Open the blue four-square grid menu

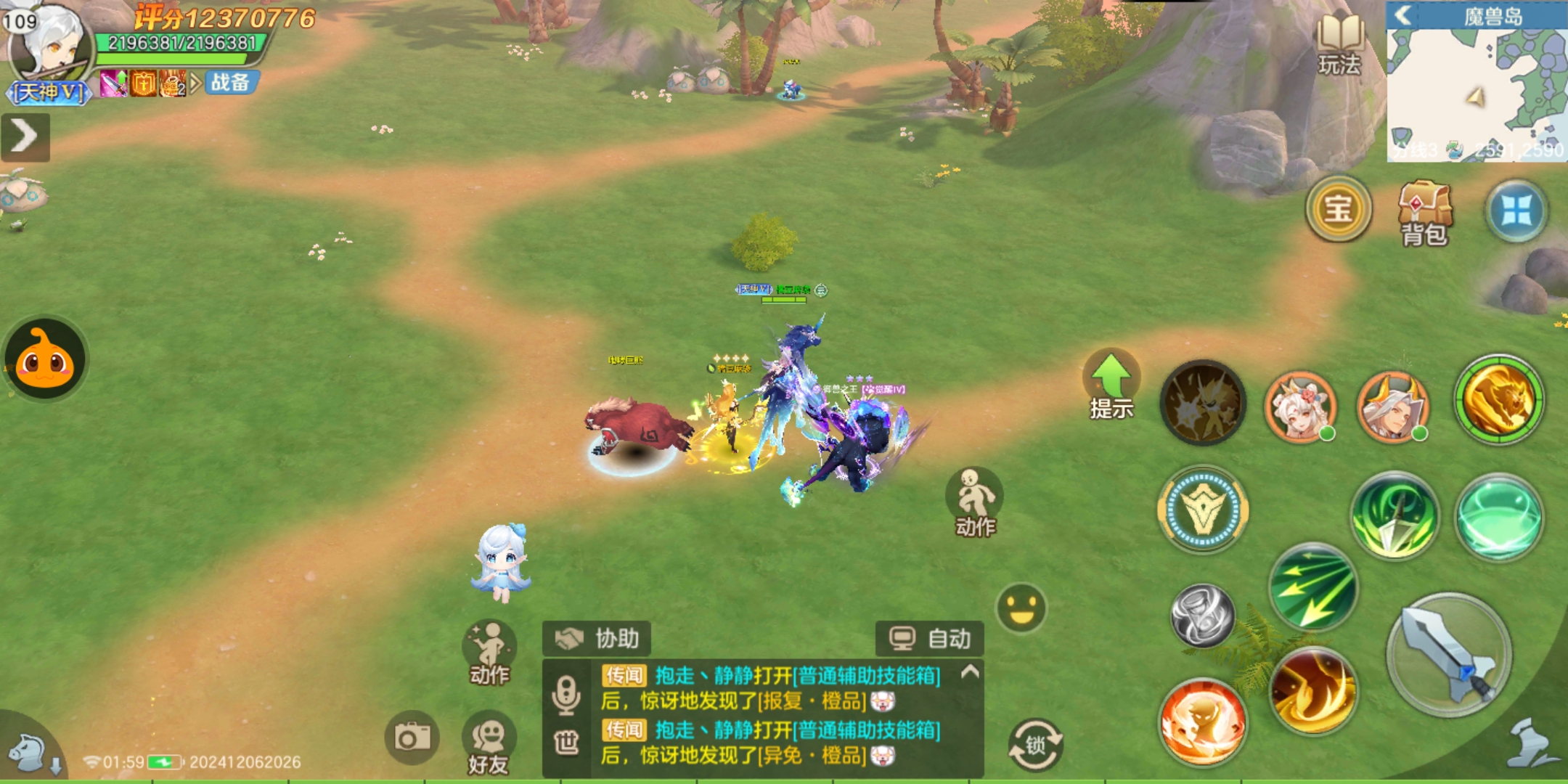tap(1516, 211)
